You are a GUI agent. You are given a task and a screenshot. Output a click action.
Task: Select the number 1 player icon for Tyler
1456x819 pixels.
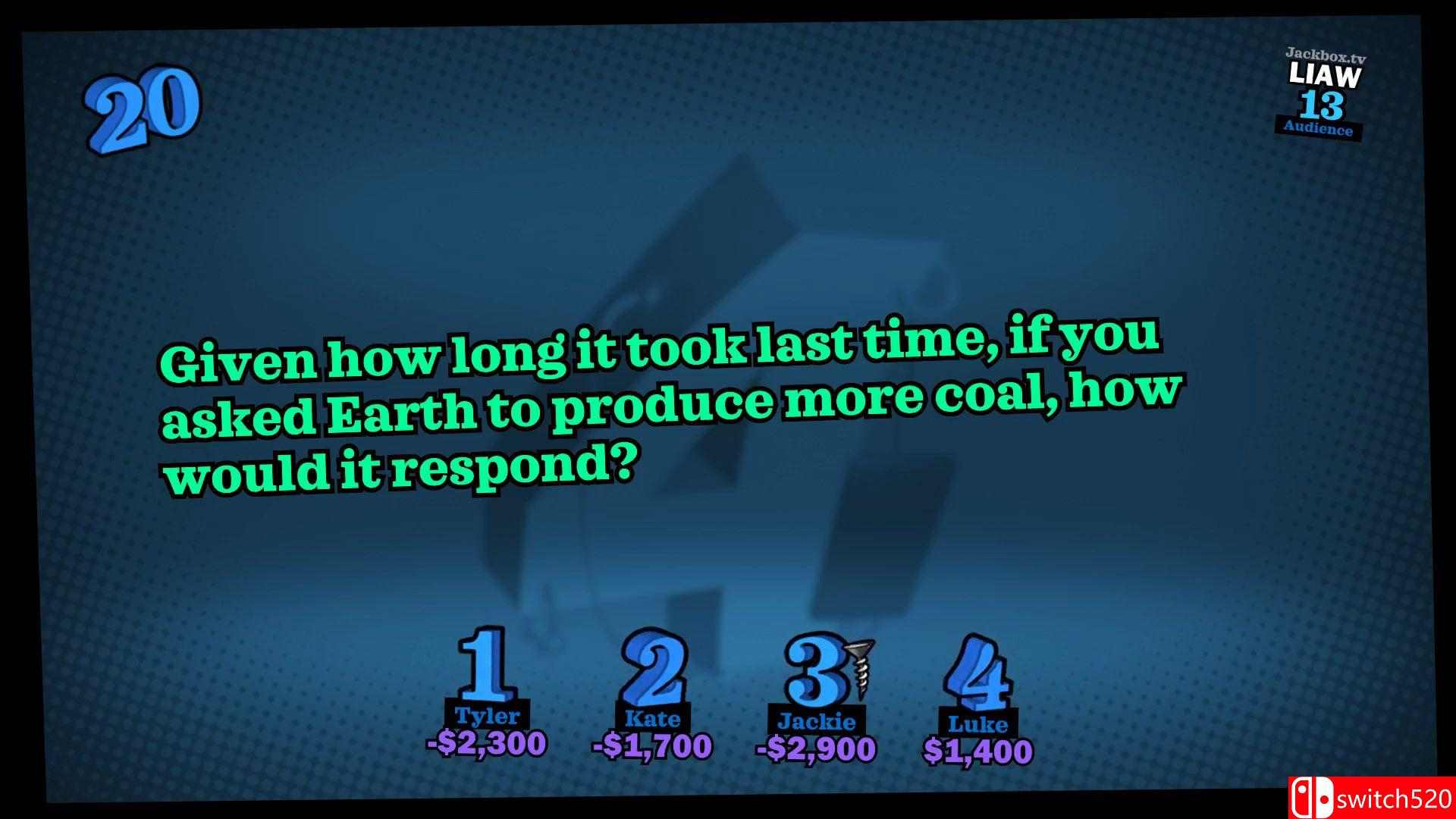coord(486,663)
